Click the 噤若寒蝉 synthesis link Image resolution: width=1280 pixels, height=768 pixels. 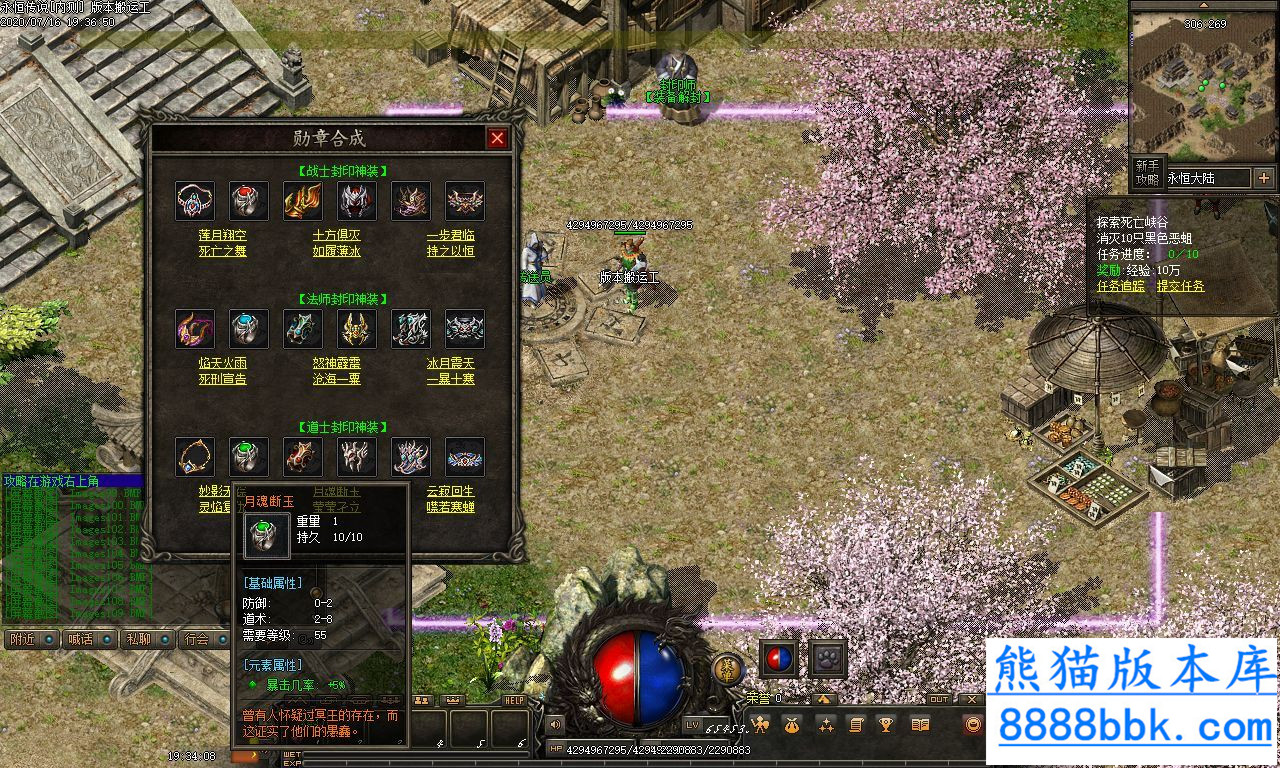pyautogui.click(x=450, y=507)
